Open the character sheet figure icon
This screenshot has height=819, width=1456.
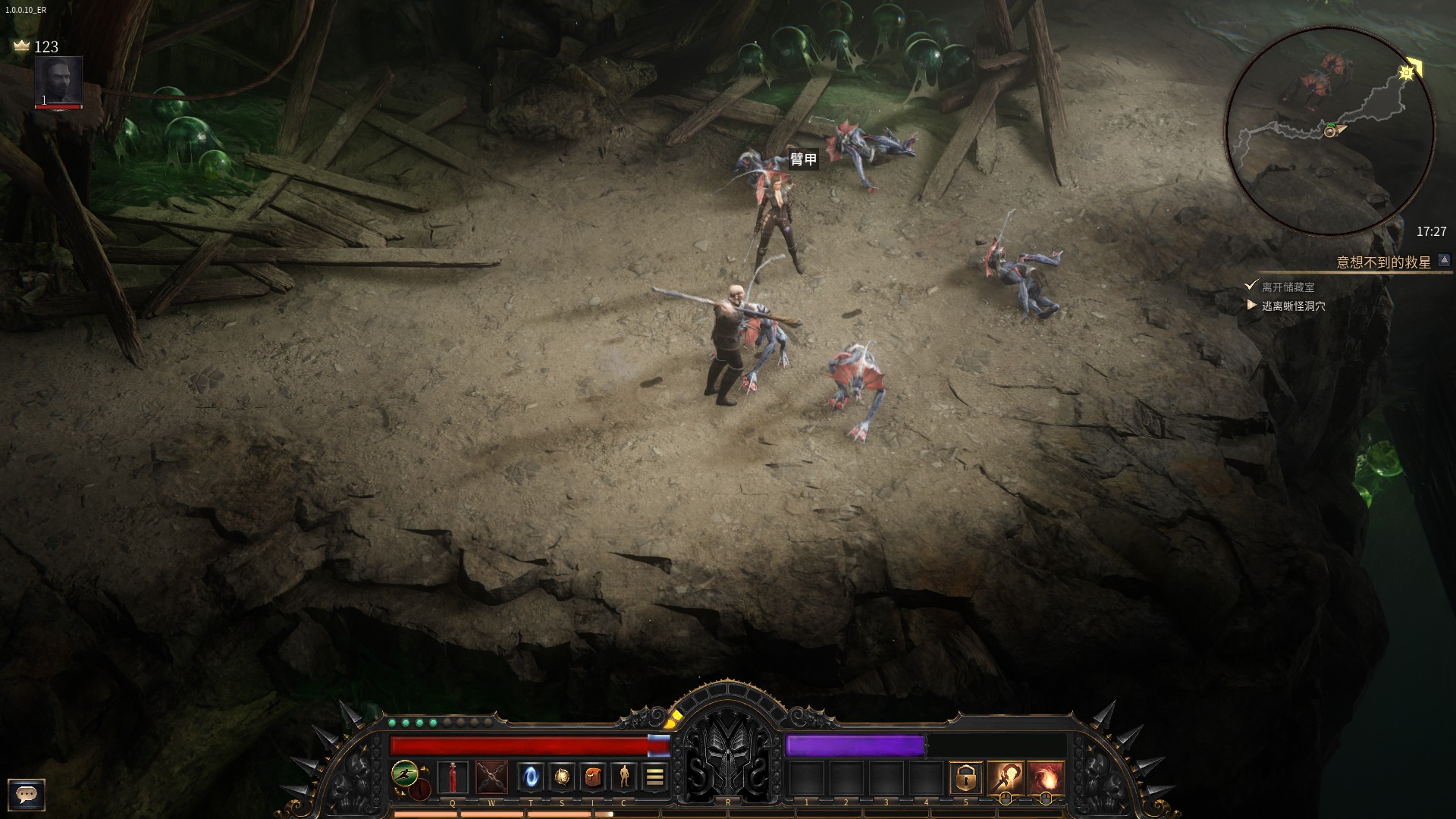624,777
